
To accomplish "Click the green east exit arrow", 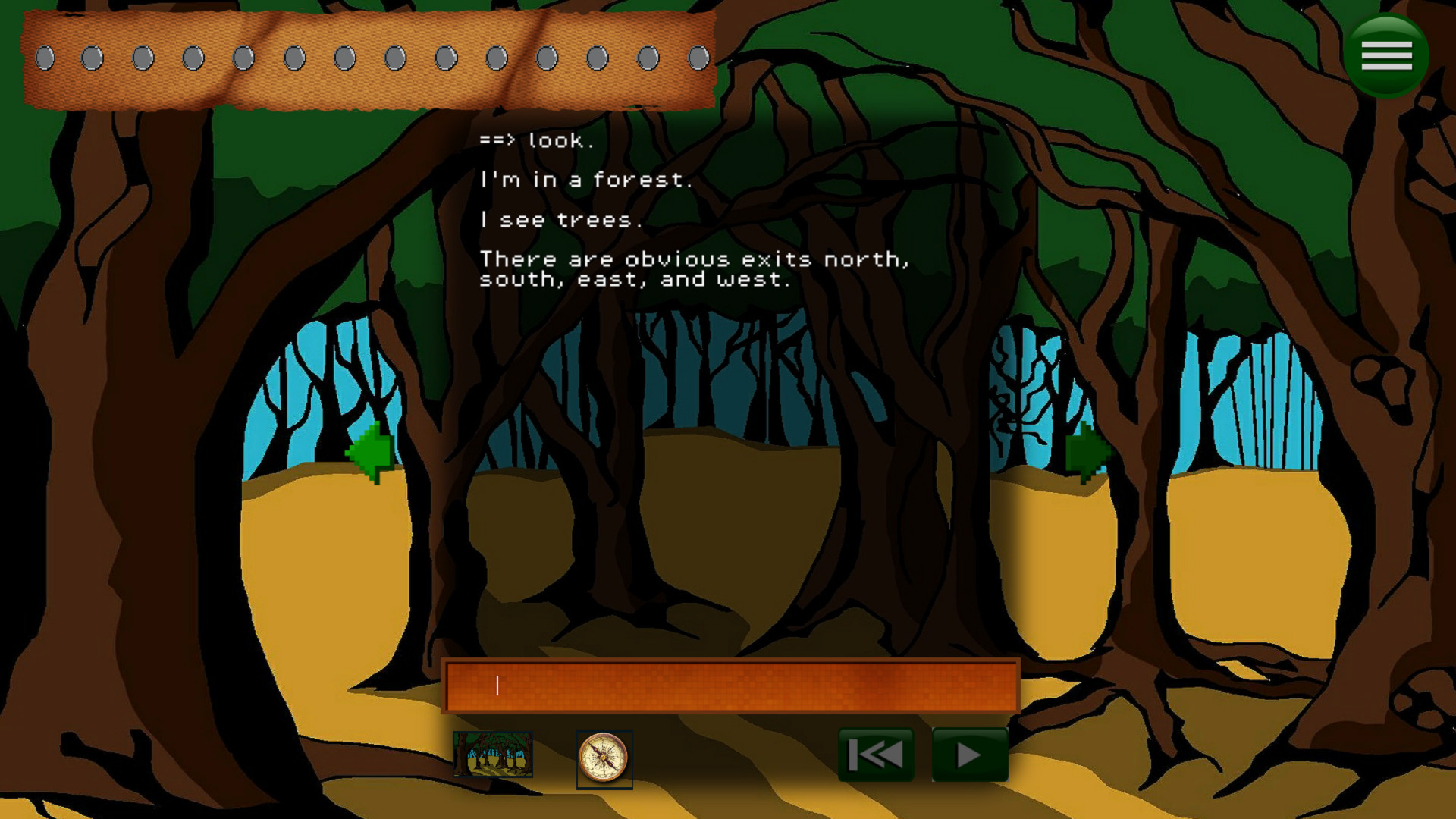I will point(1087,455).
